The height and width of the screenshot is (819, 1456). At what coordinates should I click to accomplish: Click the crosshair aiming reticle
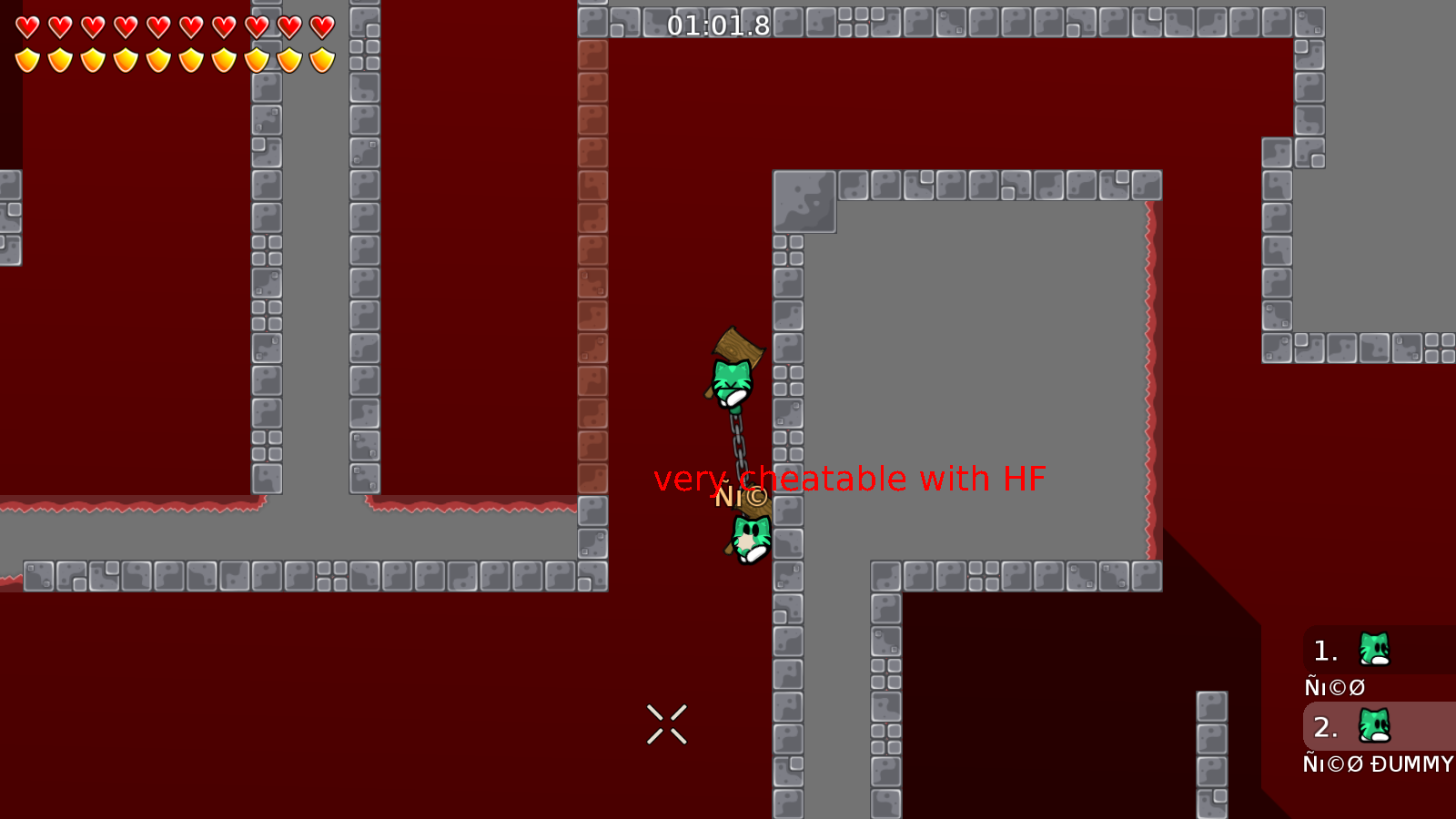coord(667,723)
